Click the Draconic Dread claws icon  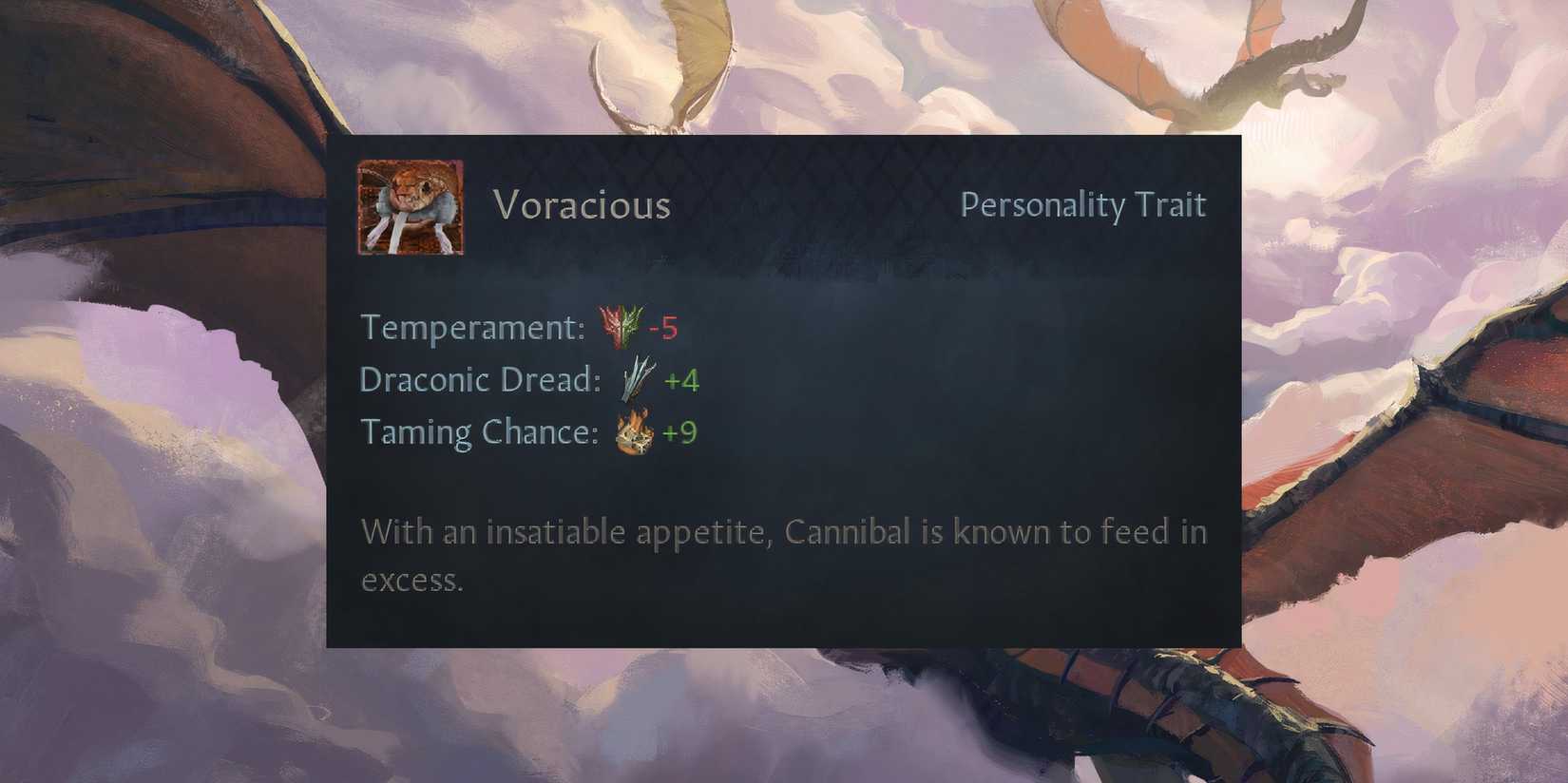635,377
